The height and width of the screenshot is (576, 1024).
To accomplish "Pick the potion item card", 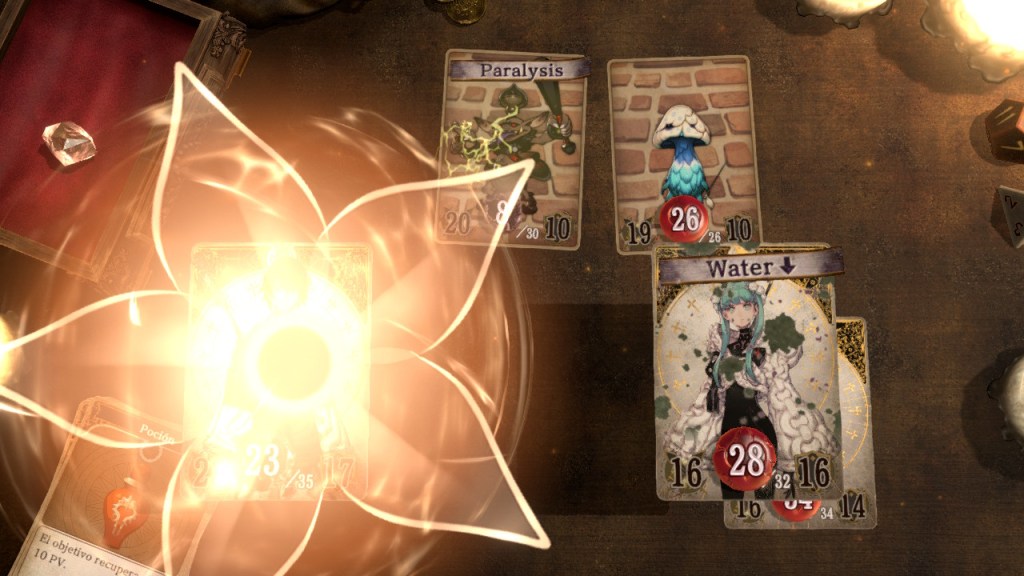I will 110,490.
